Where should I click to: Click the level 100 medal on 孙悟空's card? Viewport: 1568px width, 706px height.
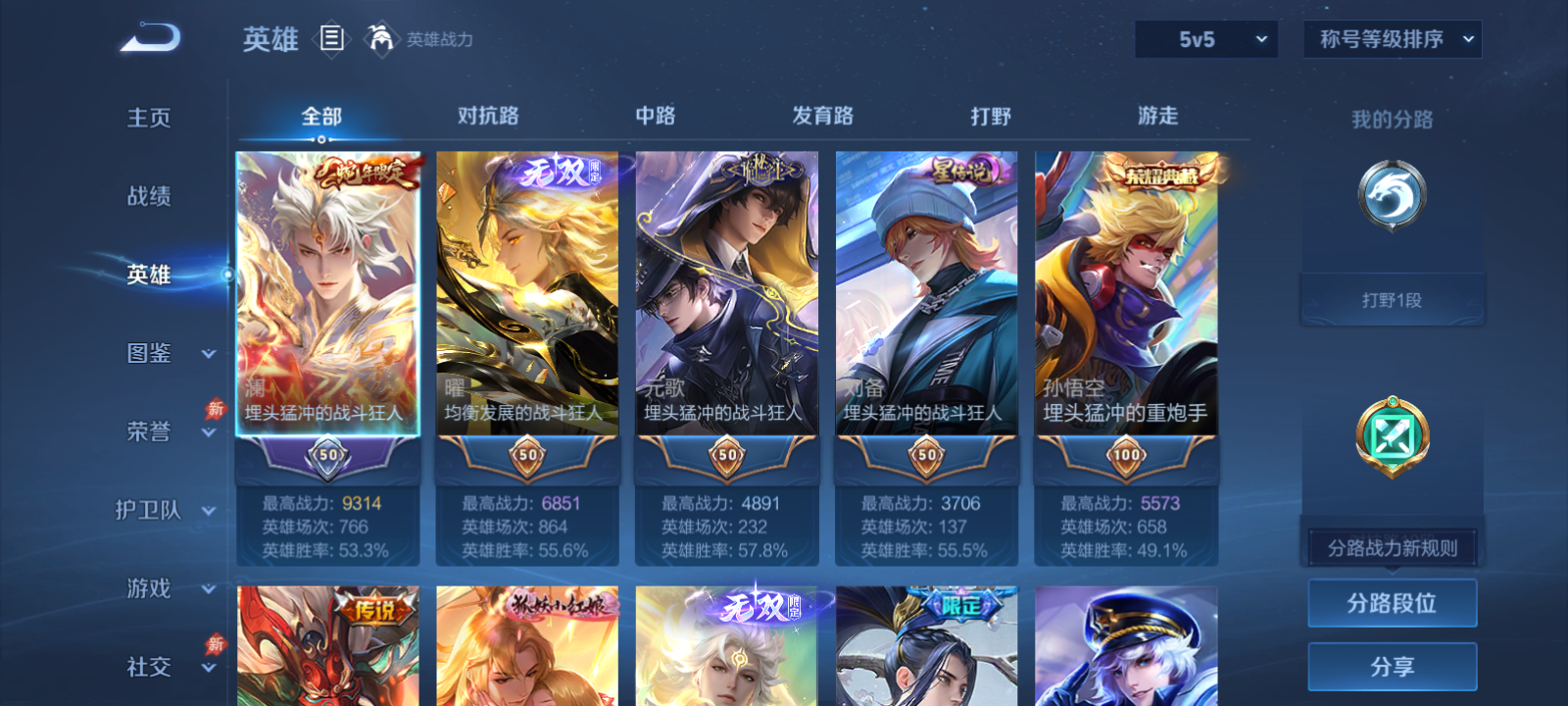[x=1125, y=455]
